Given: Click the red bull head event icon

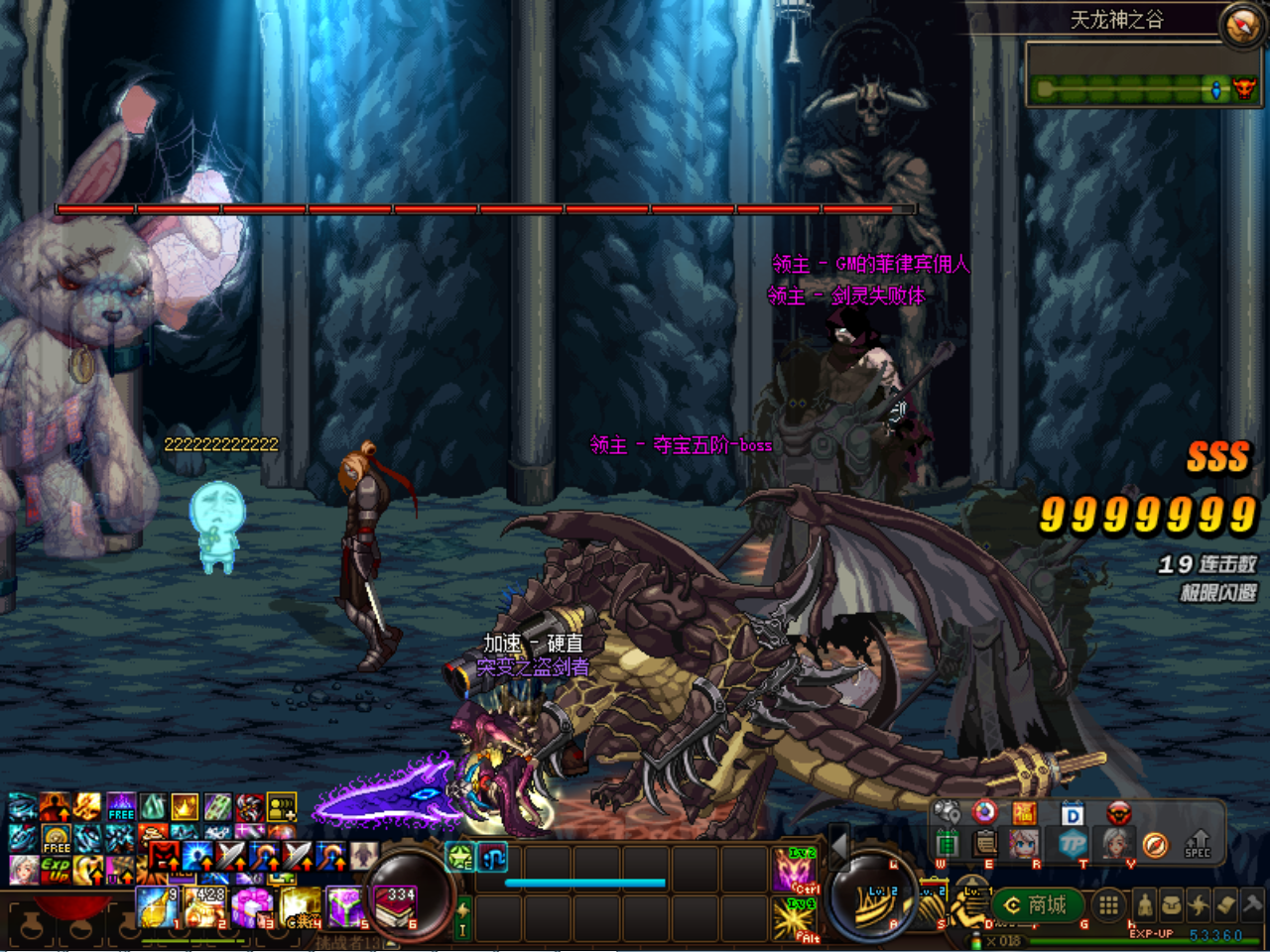Looking at the screenshot, I should 1116,813.
